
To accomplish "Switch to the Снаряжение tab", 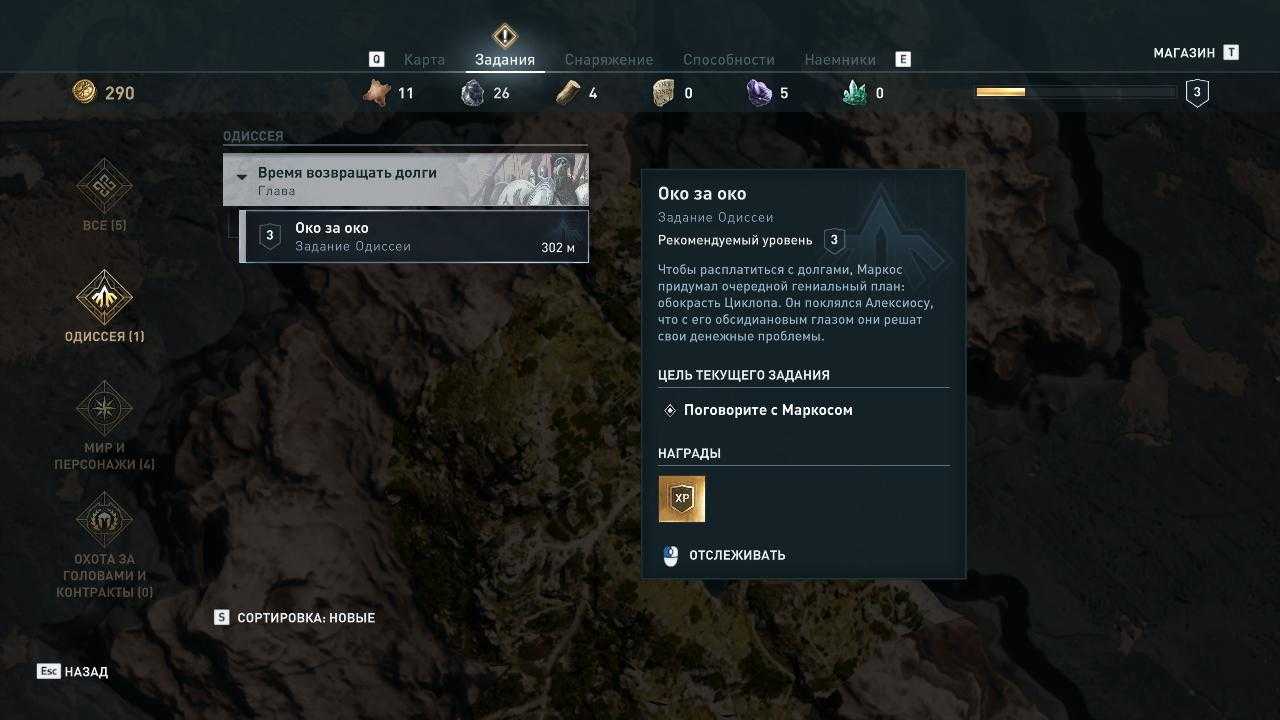I will 608,60.
